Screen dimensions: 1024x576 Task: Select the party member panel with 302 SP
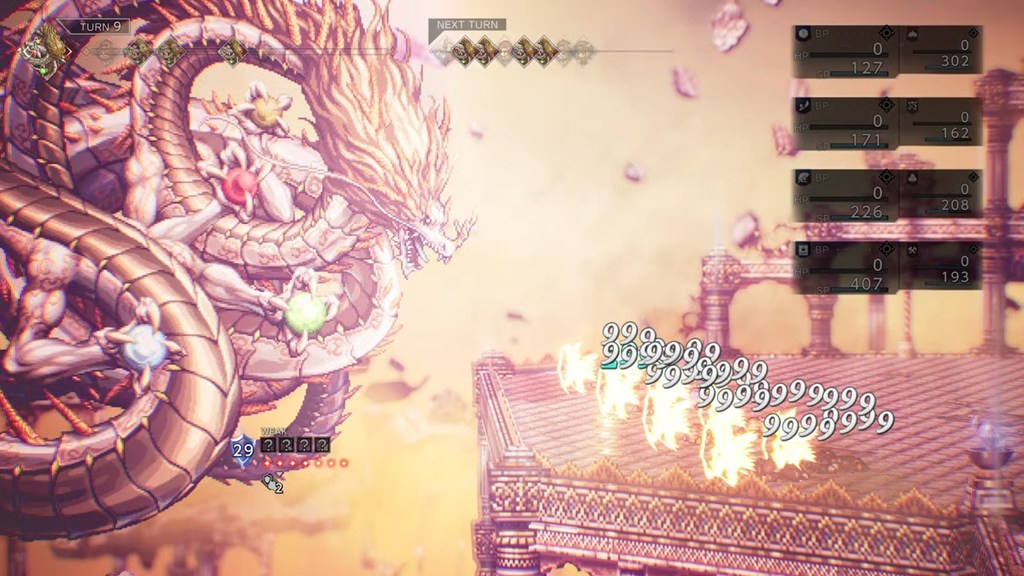tap(940, 51)
